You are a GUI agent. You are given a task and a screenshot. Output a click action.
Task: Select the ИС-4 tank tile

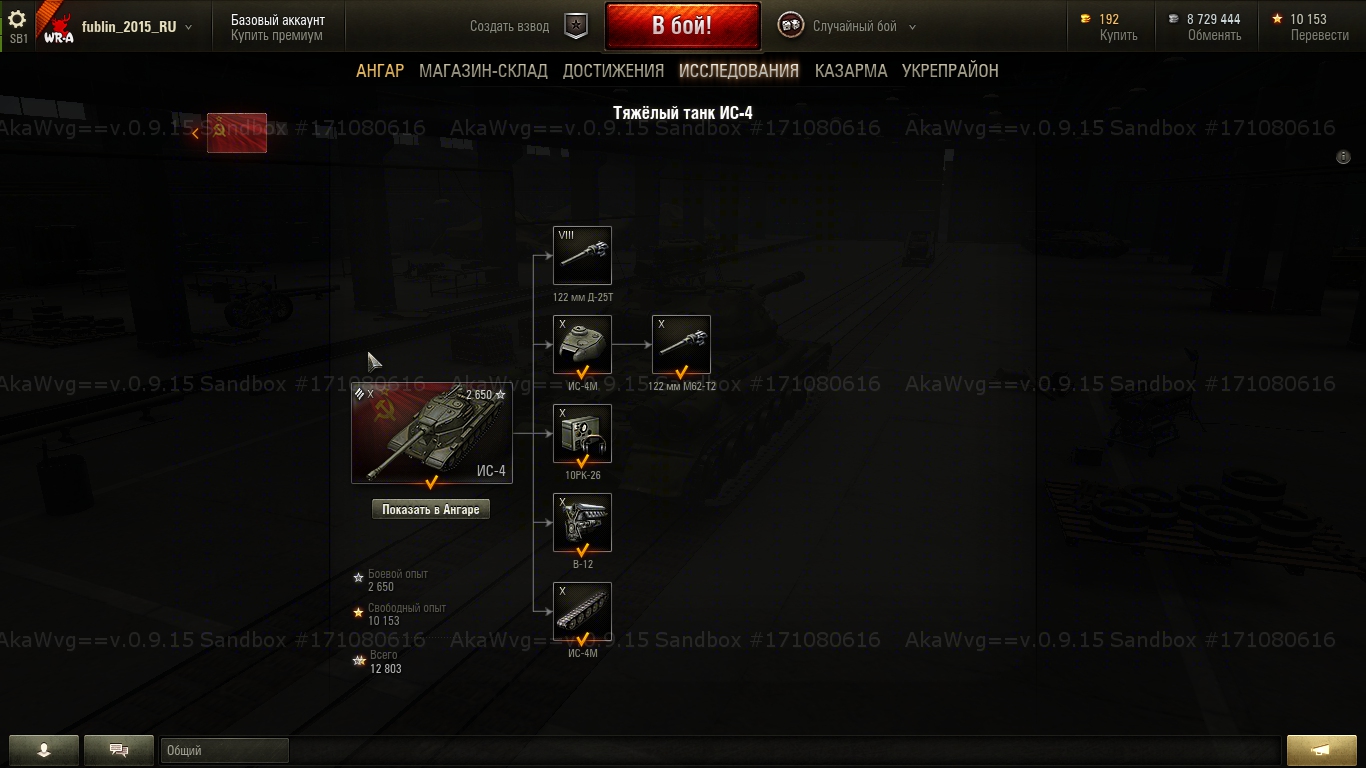coord(432,433)
